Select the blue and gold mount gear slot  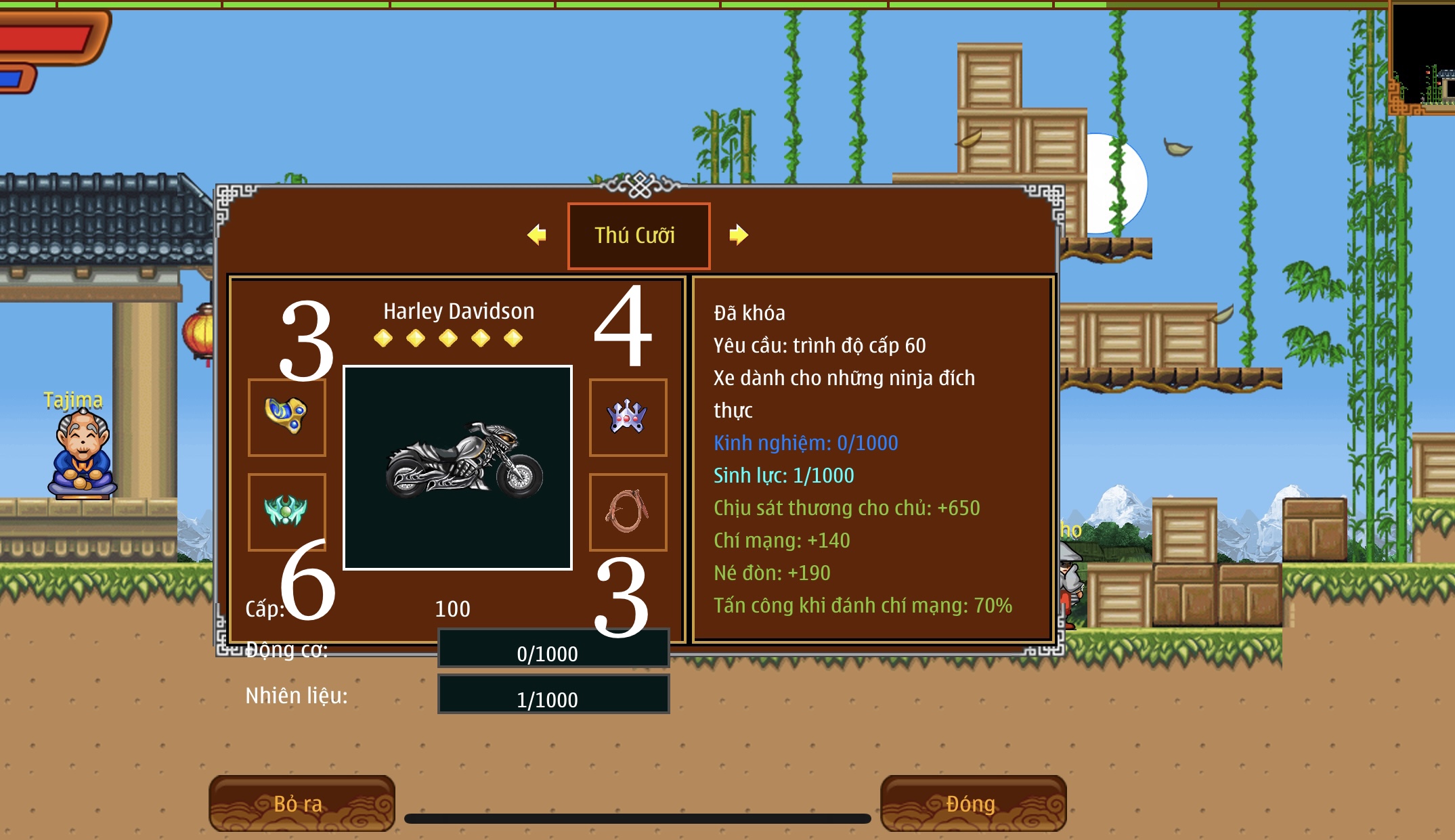tap(286, 417)
